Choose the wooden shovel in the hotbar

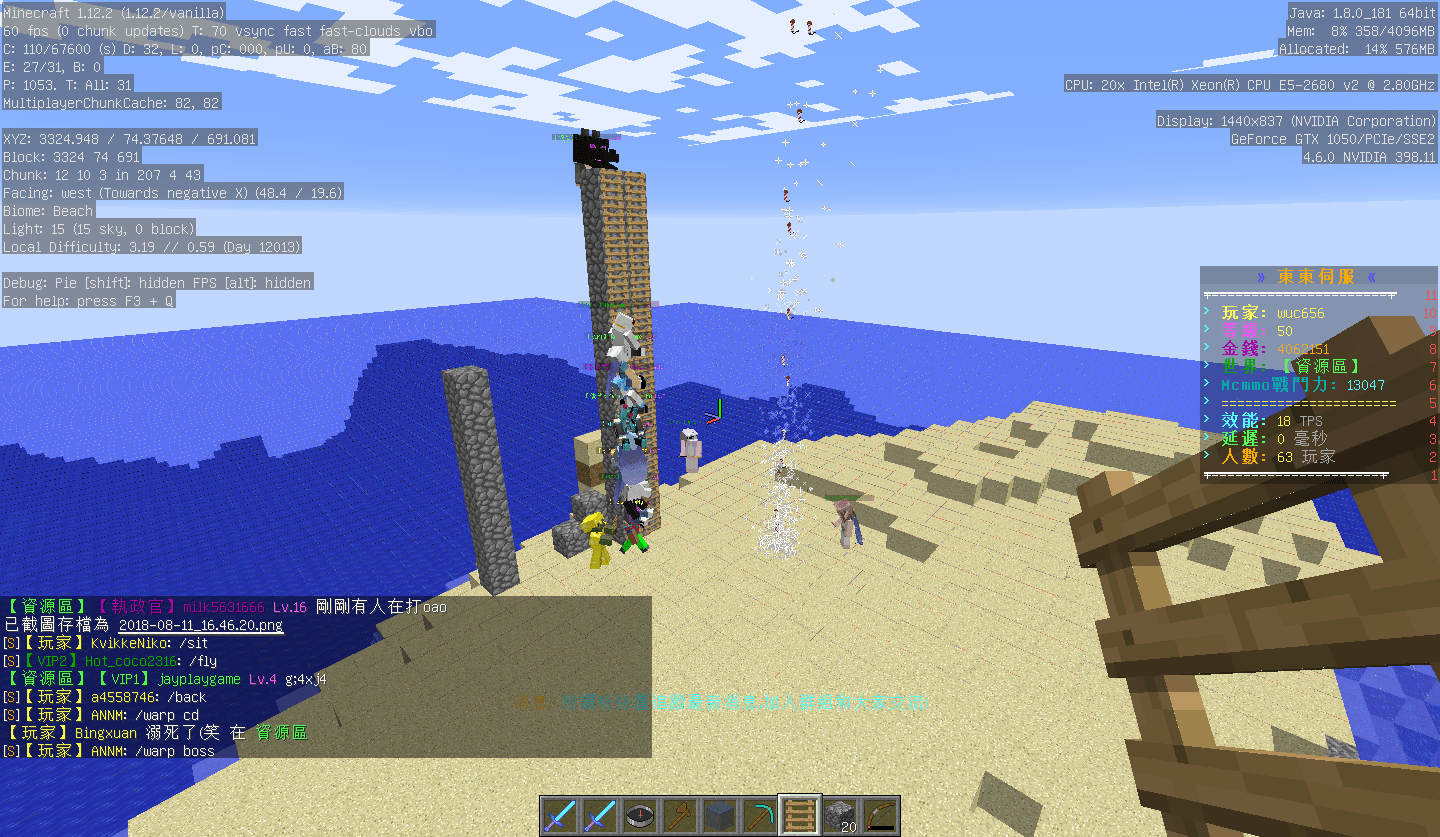point(680,816)
